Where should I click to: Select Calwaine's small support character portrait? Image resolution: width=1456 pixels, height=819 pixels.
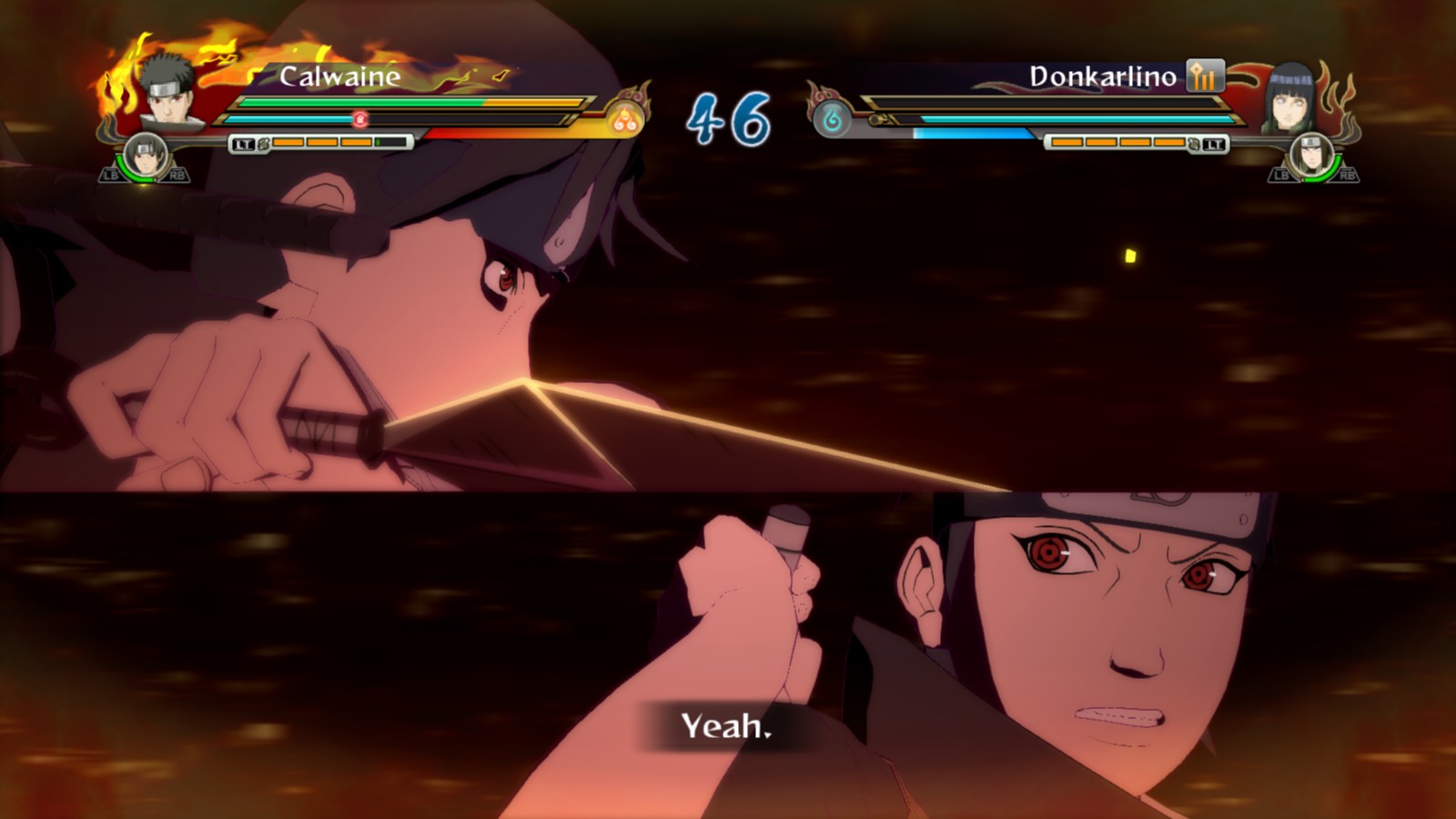(x=145, y=156)
